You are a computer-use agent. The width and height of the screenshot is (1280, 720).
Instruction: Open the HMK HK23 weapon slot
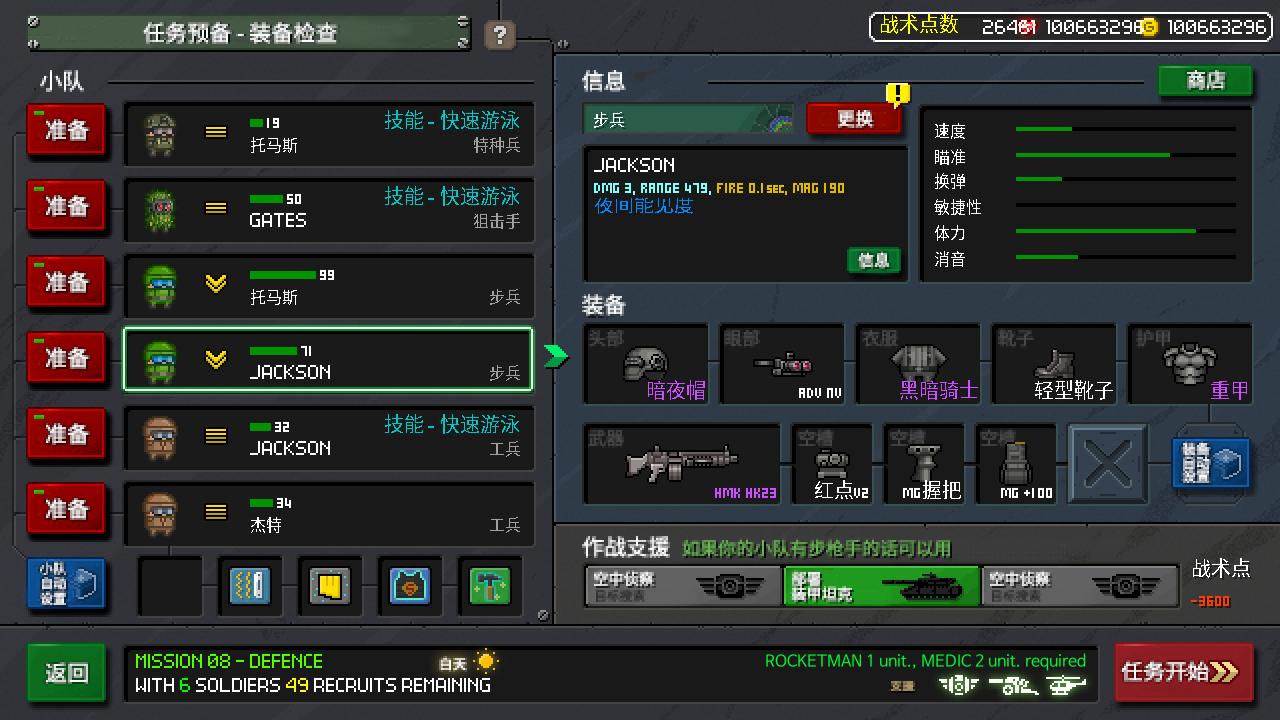(x=681, y=464)
